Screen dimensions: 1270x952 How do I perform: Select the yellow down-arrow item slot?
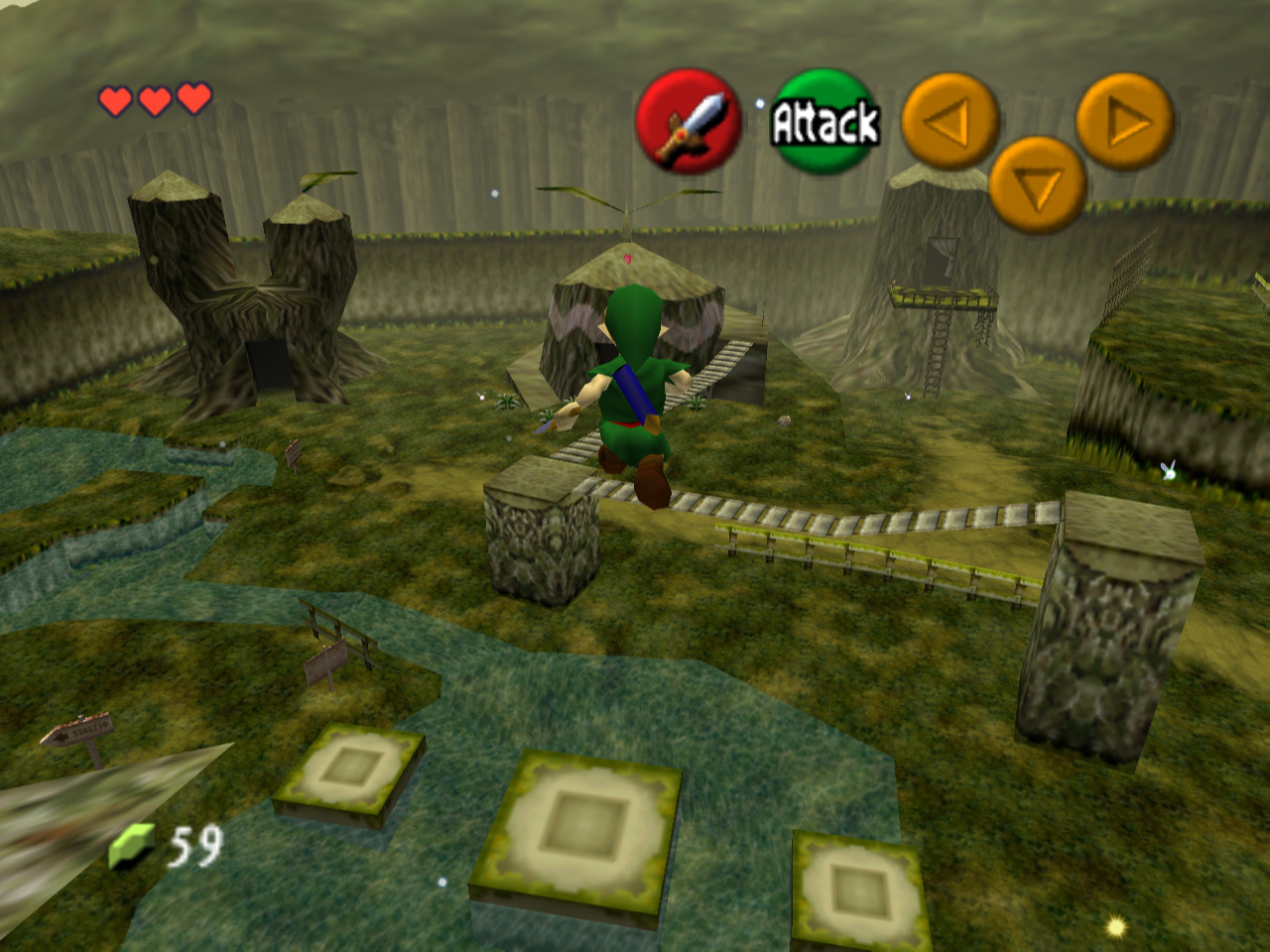[1038, 185]
